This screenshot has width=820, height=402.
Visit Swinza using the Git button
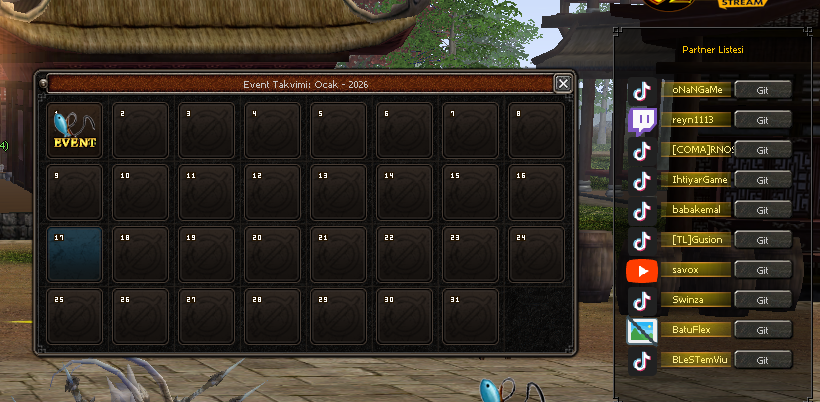(762, 300)
